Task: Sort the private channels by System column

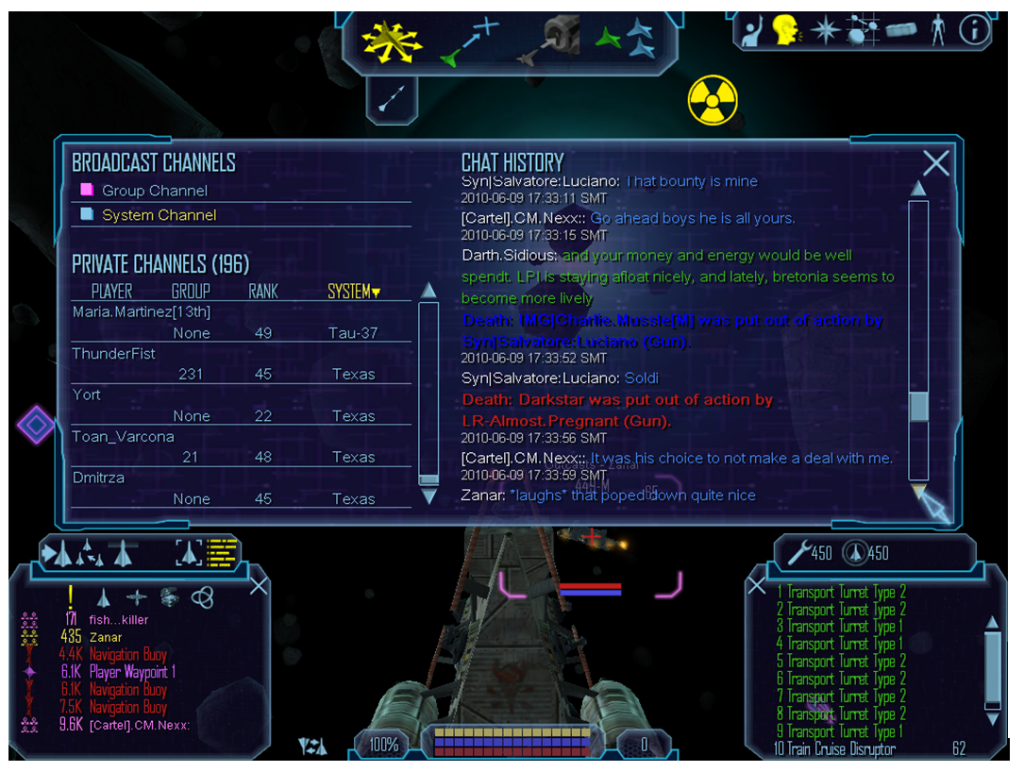Action: pyautogui.click(x=354, y=292)
